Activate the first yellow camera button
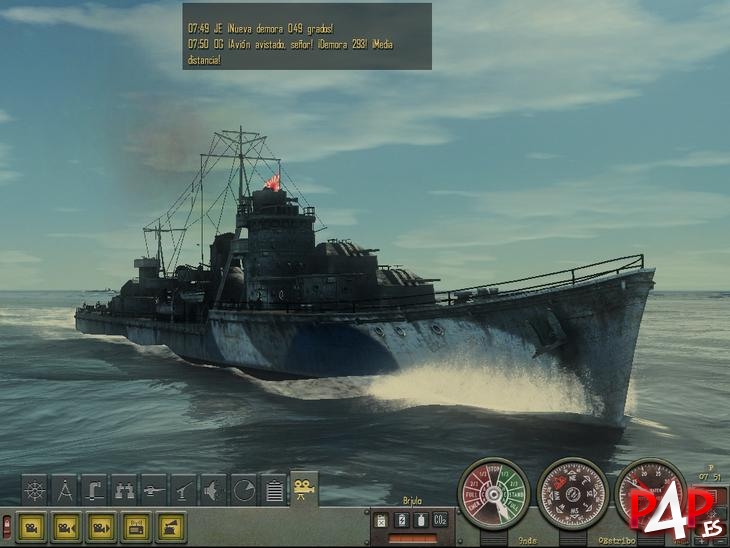 pyautogui.click(x=32, y=526)
